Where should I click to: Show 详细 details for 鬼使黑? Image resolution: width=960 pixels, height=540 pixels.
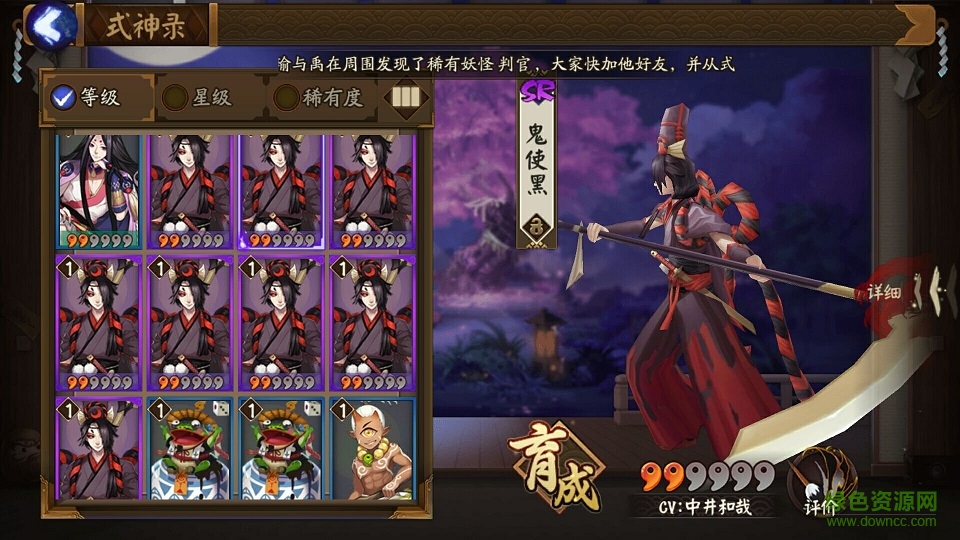884,293
